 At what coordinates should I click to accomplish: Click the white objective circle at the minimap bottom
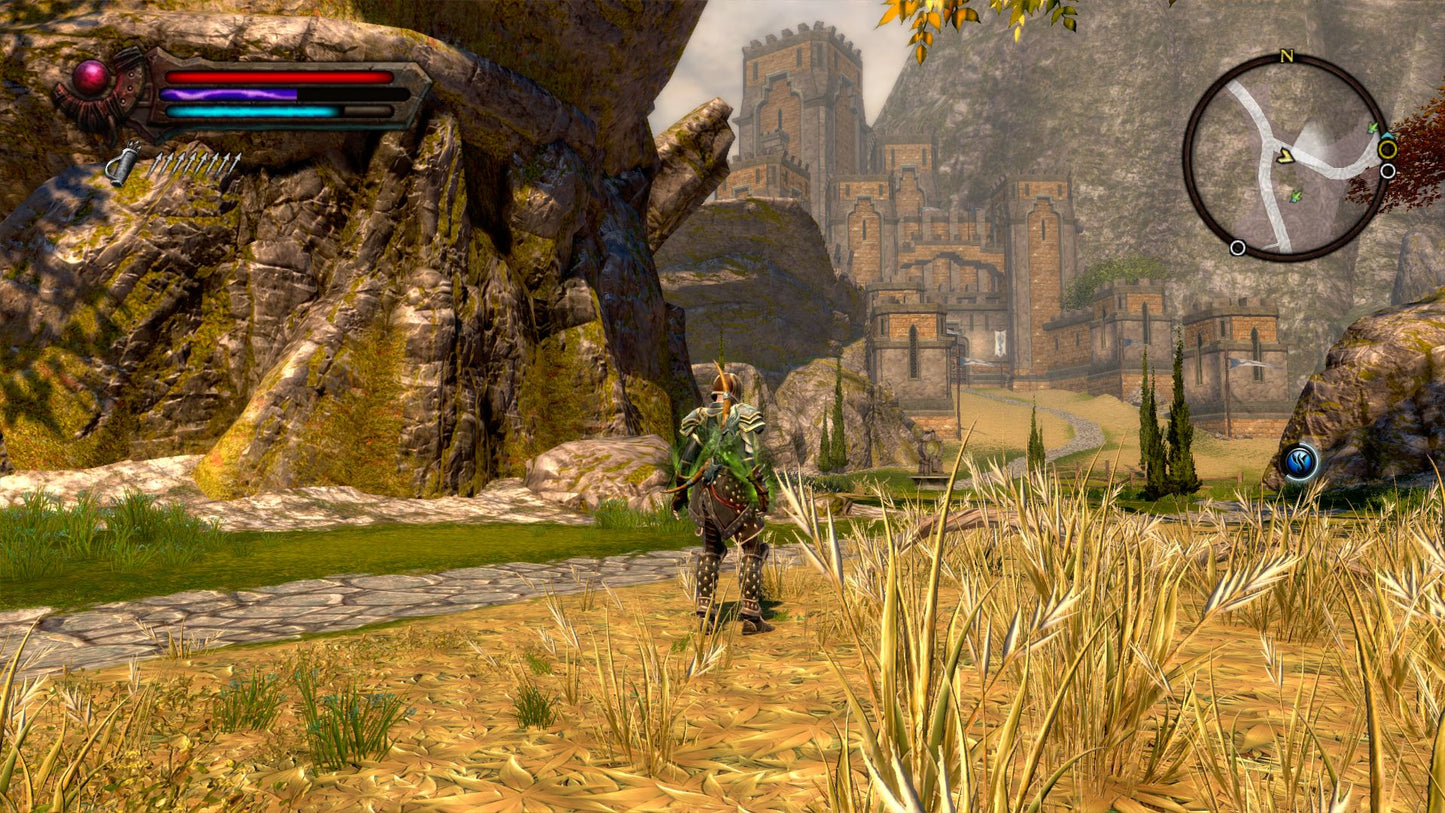point(1238,247)
